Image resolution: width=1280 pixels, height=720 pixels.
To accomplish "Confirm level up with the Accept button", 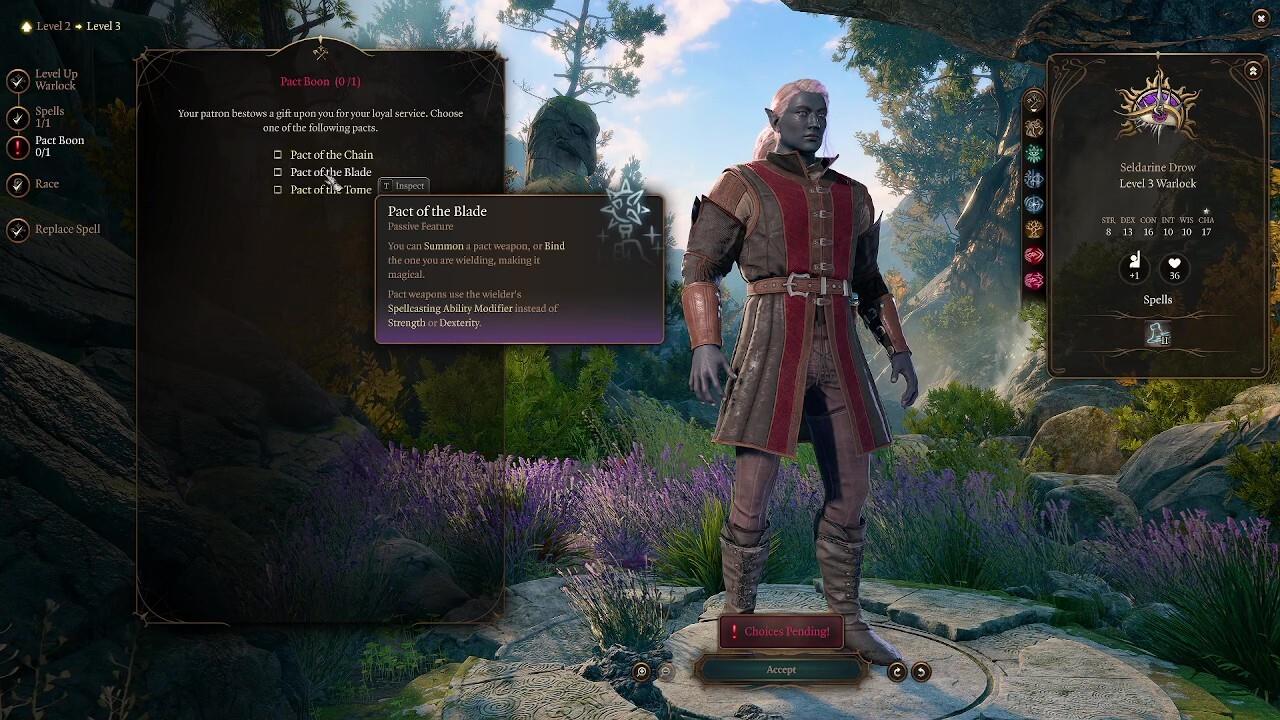I will point(781,670).
